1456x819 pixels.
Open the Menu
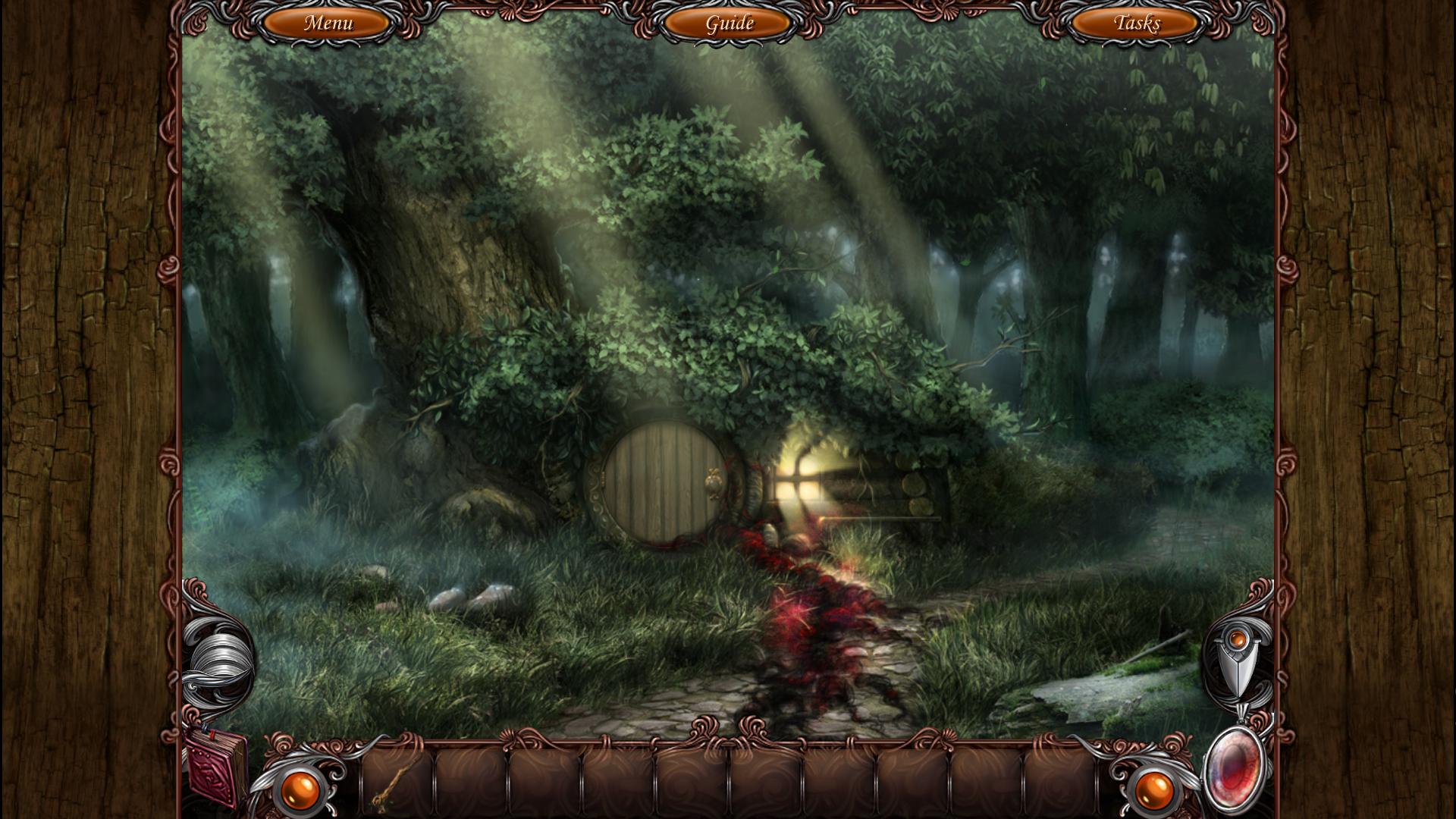(328, 24)
